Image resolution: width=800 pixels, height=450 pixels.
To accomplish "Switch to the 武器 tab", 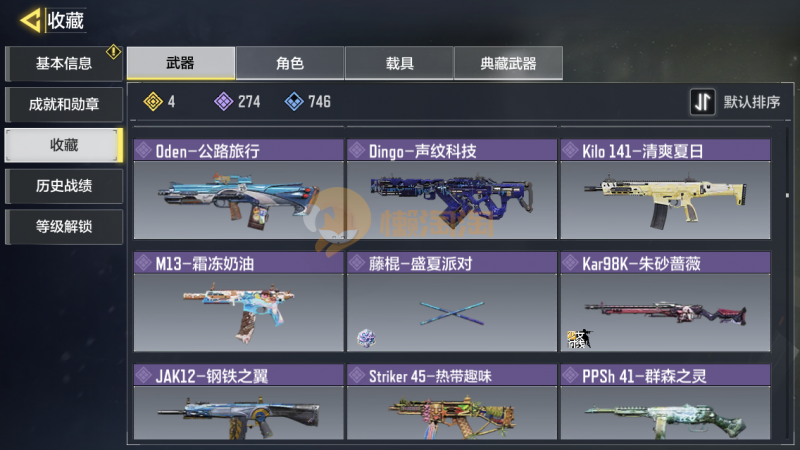I will point(181,63).
